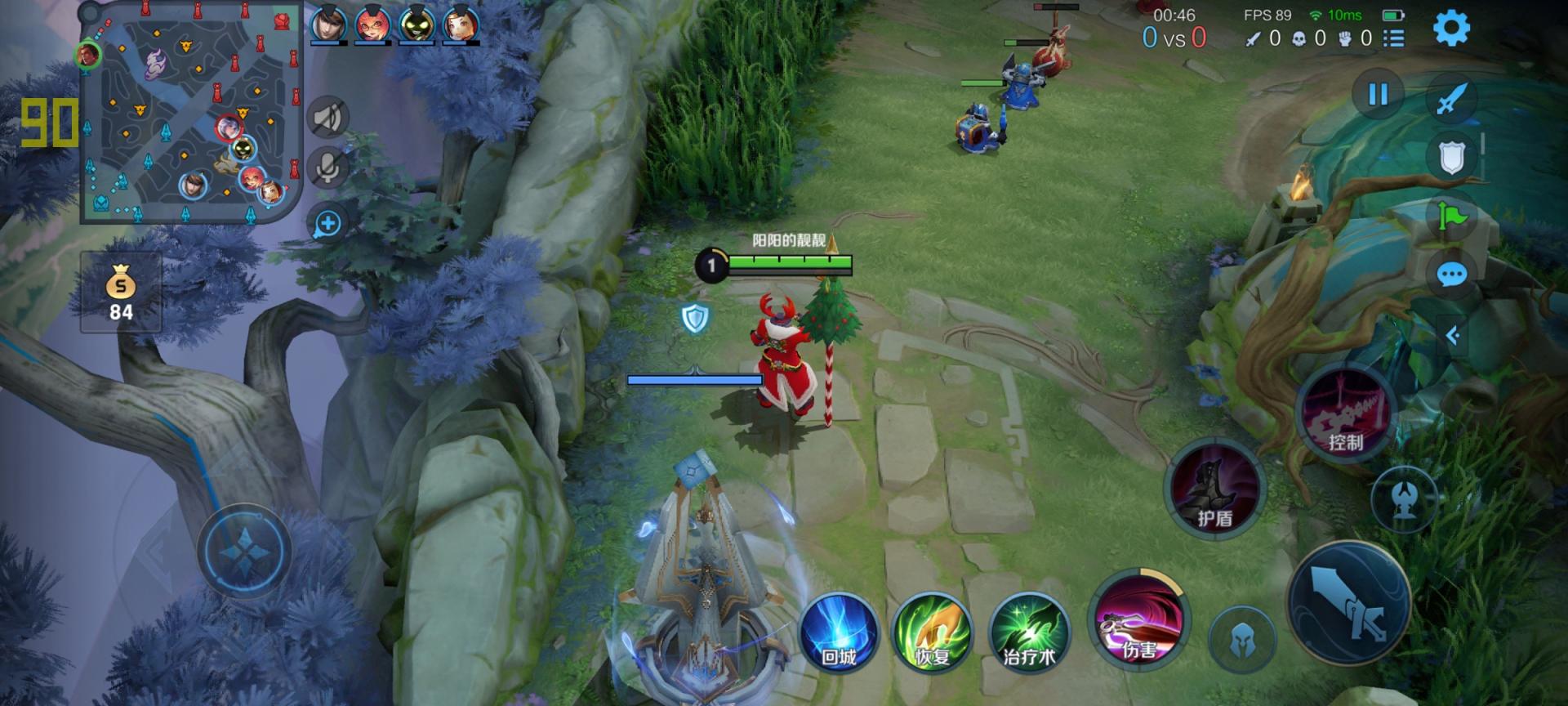Send the shield defend signal

1451,159
